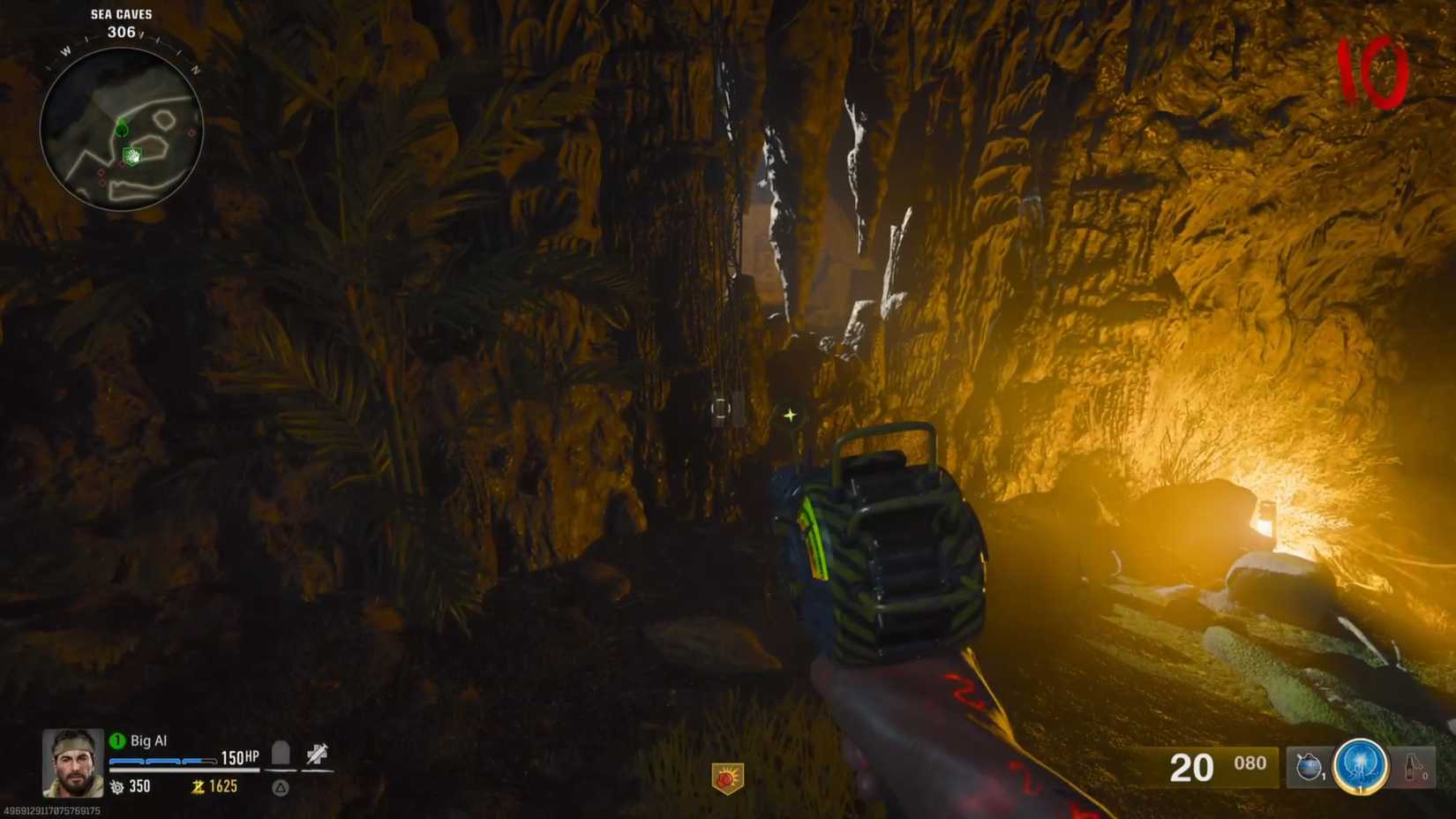Click the syringe revive icon near health bar

318,752
